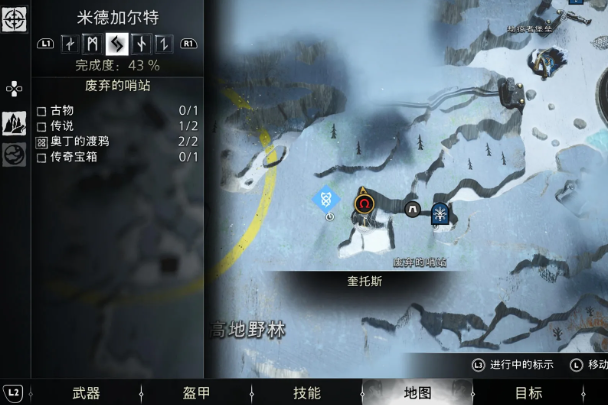This screenshot has height=405, width=608.
Task: Open the 盔甲 (Armor) tab
Action: point(196,393)
